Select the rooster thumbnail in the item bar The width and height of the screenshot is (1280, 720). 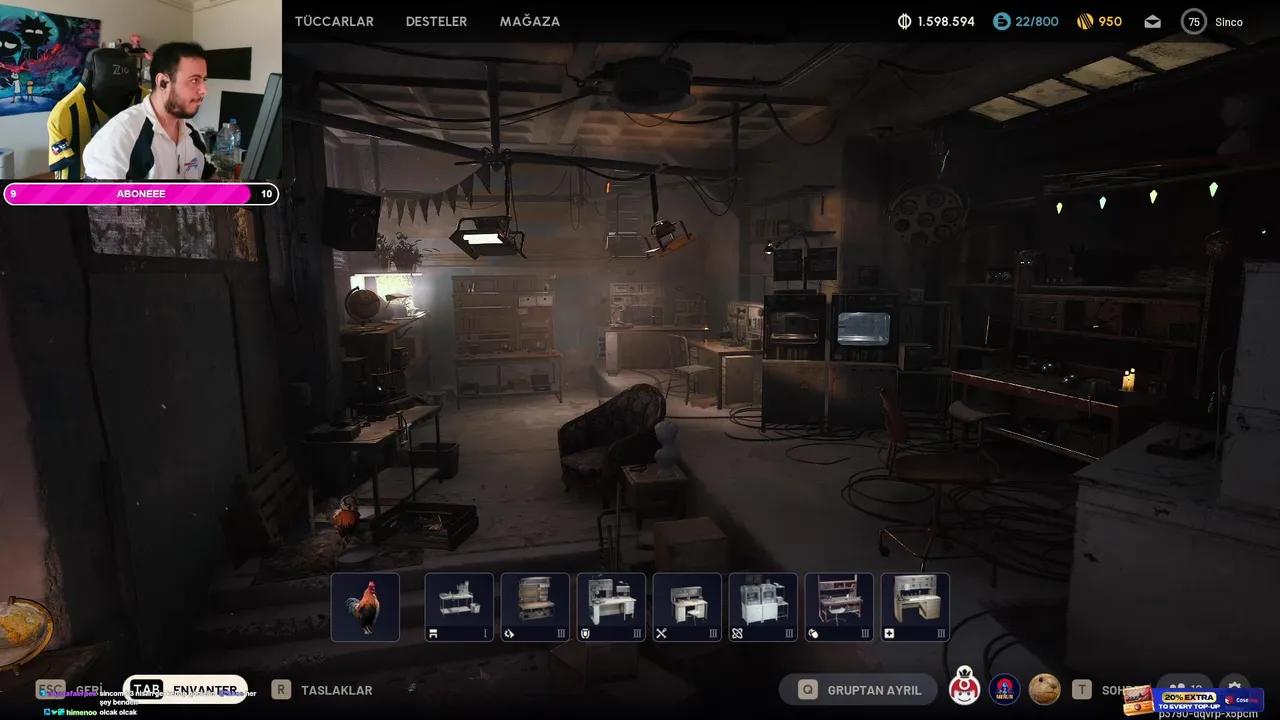pyautogui.click(x=364, y=606)
